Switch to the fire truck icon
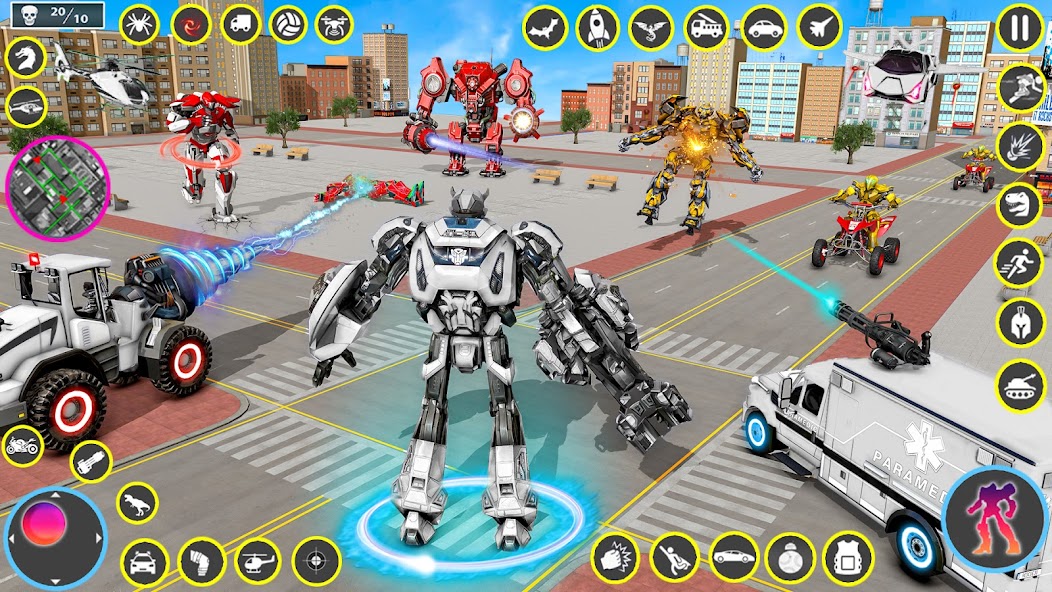Image resolution: width=1052 pixels, height=592 pixels. click(x=706, y=27)
